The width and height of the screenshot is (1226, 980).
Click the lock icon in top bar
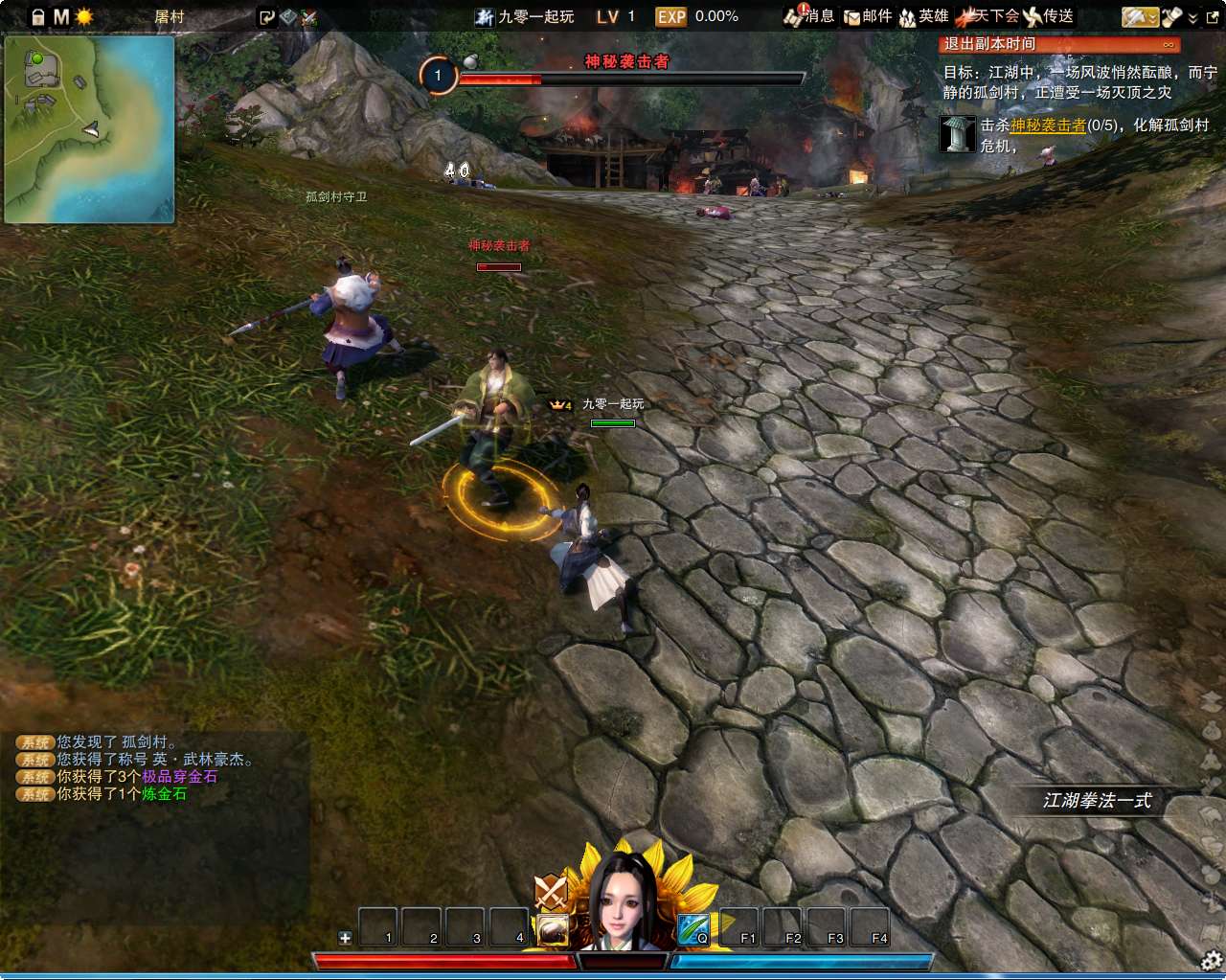(38, 17)
